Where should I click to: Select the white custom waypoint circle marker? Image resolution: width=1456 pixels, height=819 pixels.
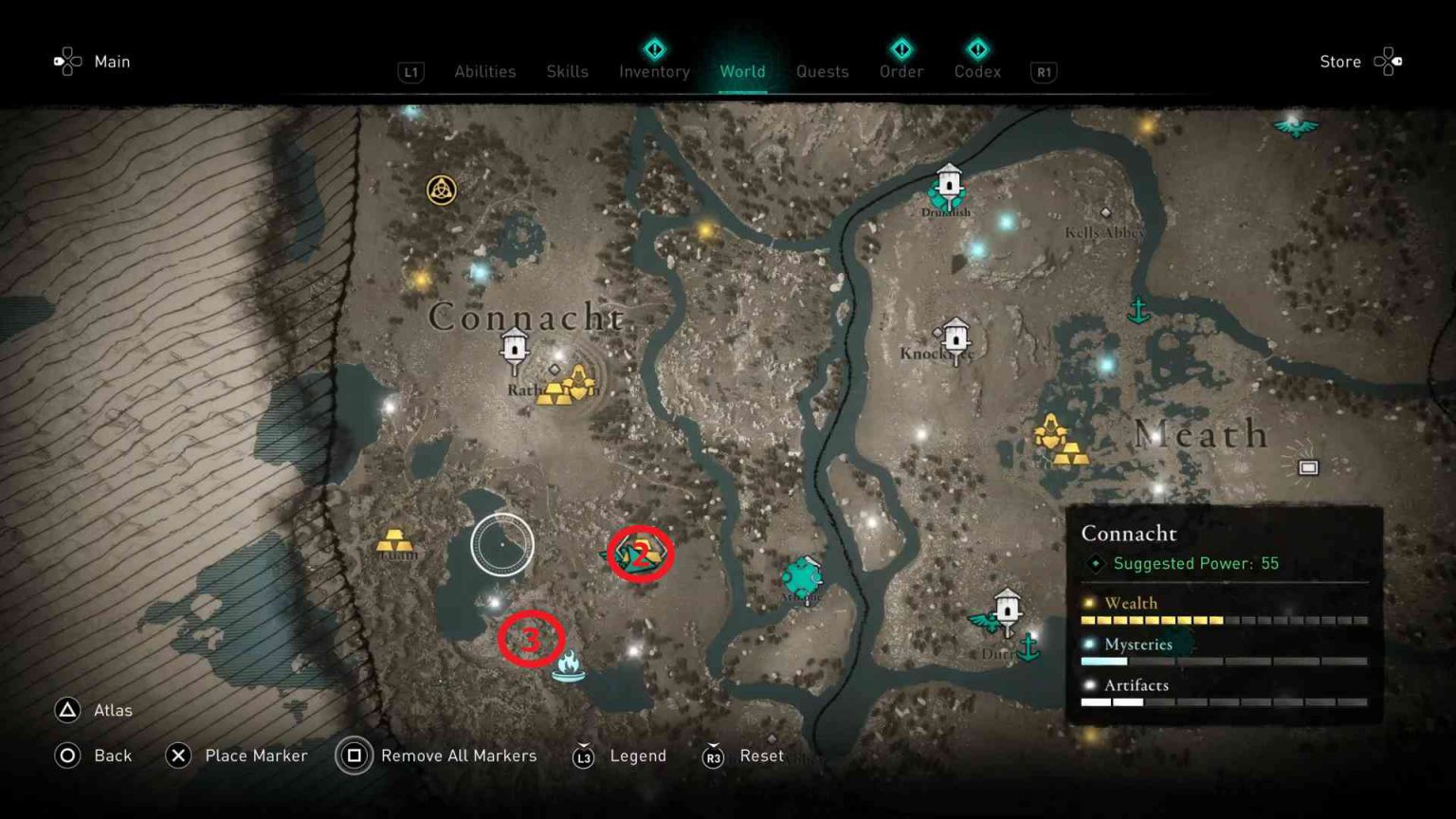click(500, 544)
